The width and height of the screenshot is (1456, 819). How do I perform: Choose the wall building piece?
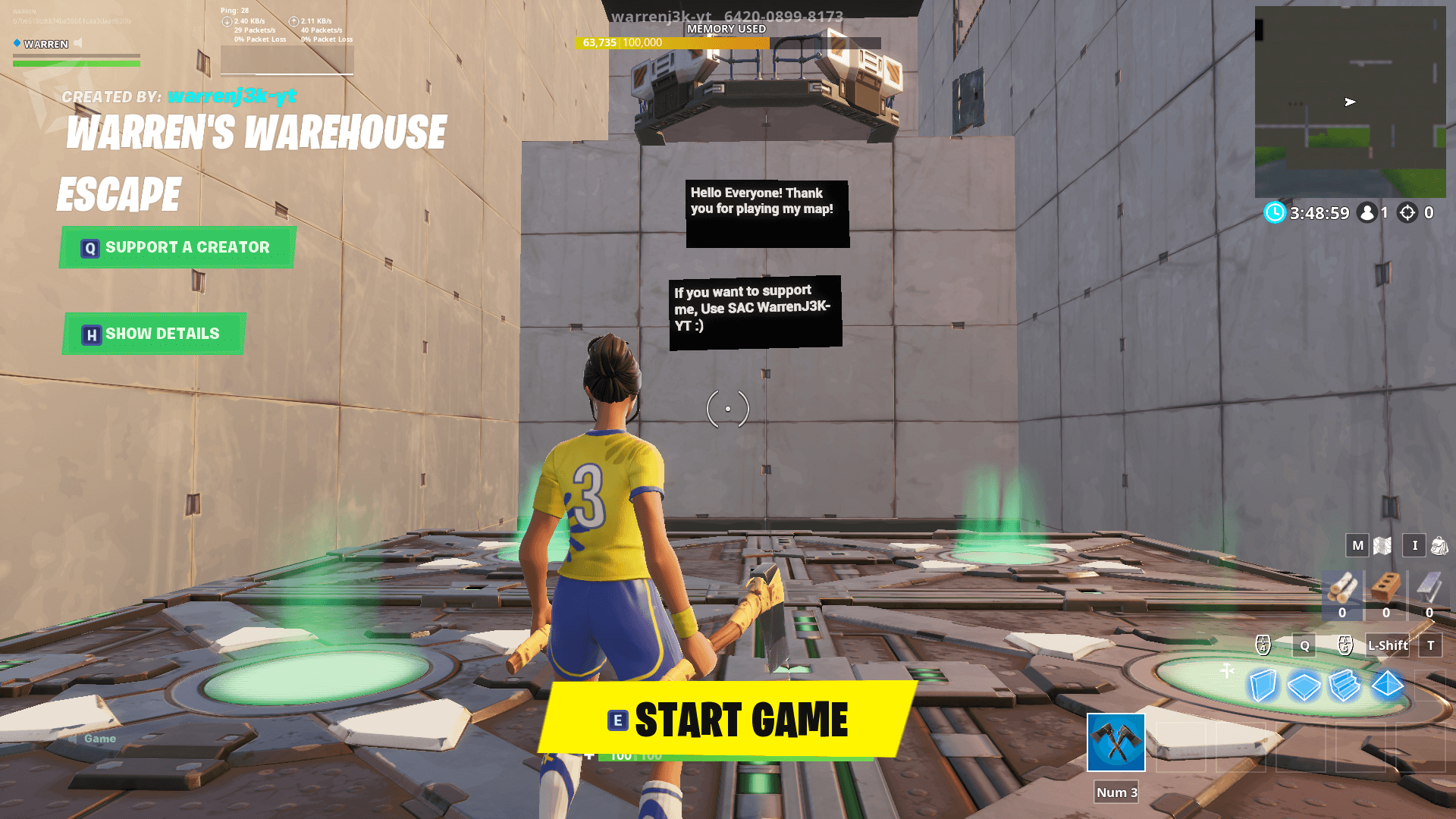pos(1263,686)
